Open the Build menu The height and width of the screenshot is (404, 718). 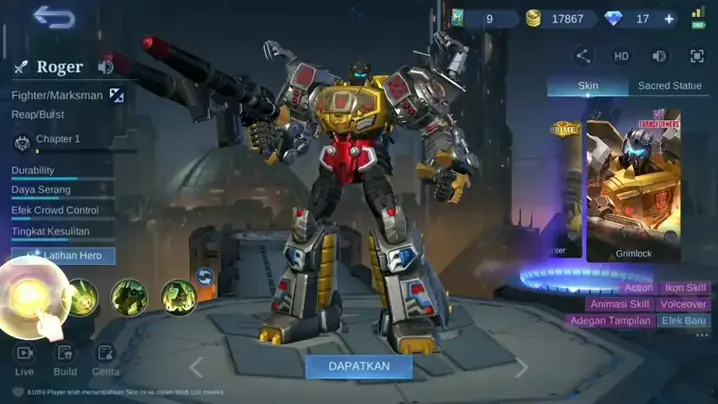coord(65,359)
